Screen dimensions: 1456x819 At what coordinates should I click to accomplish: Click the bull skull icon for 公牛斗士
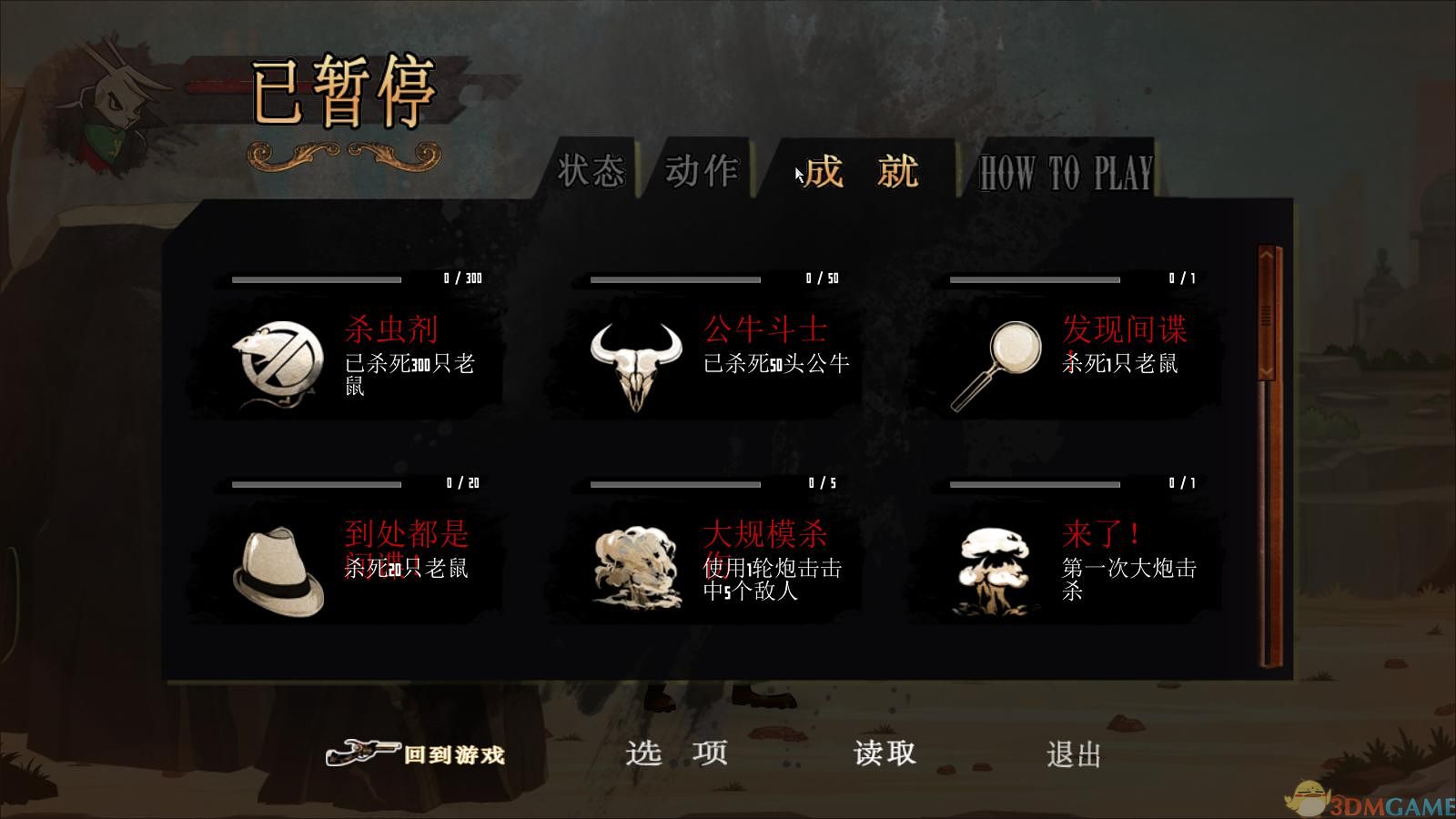pos(637,362)
